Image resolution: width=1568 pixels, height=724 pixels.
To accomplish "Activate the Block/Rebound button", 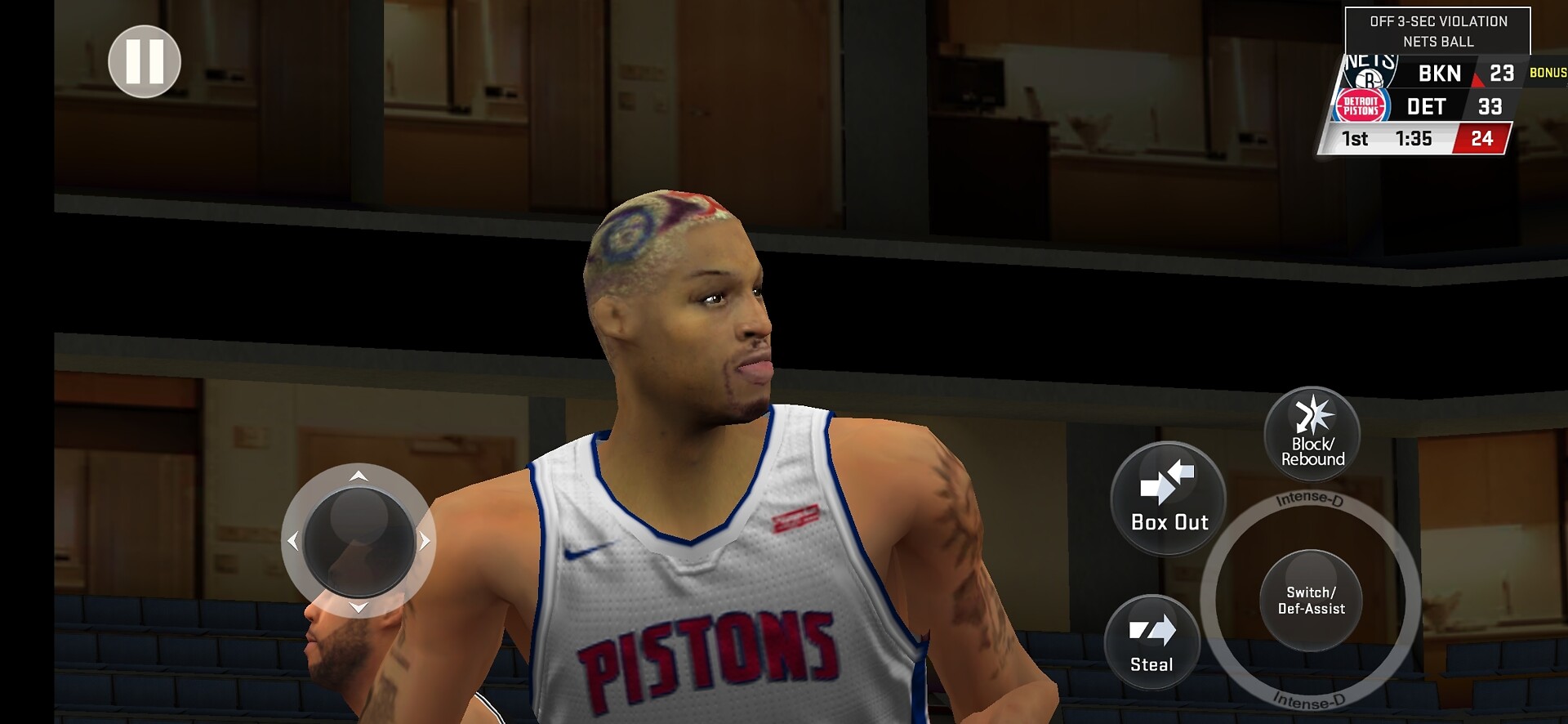I will 1312,434.
